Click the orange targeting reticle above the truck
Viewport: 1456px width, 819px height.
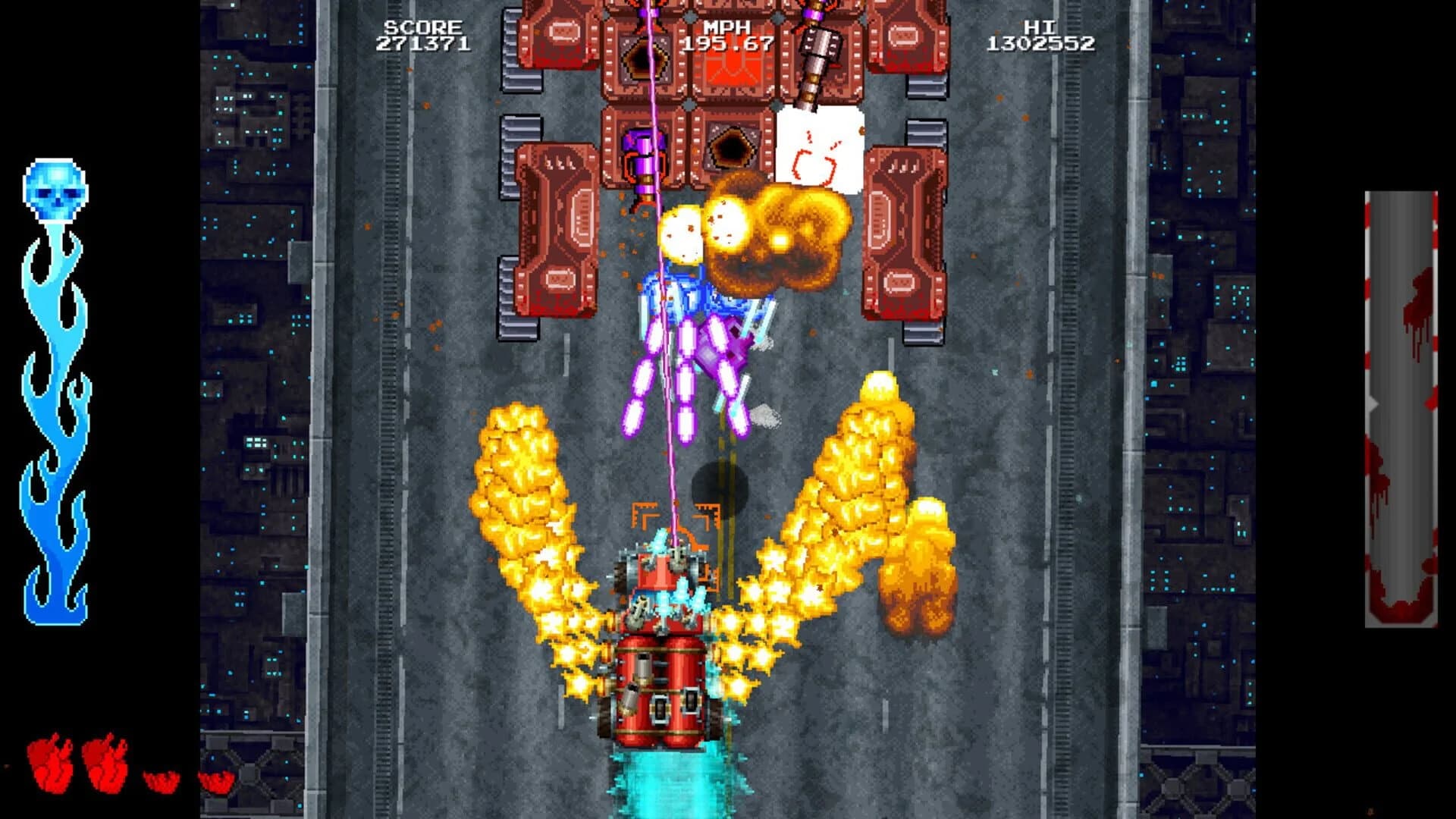pos(671,519)
